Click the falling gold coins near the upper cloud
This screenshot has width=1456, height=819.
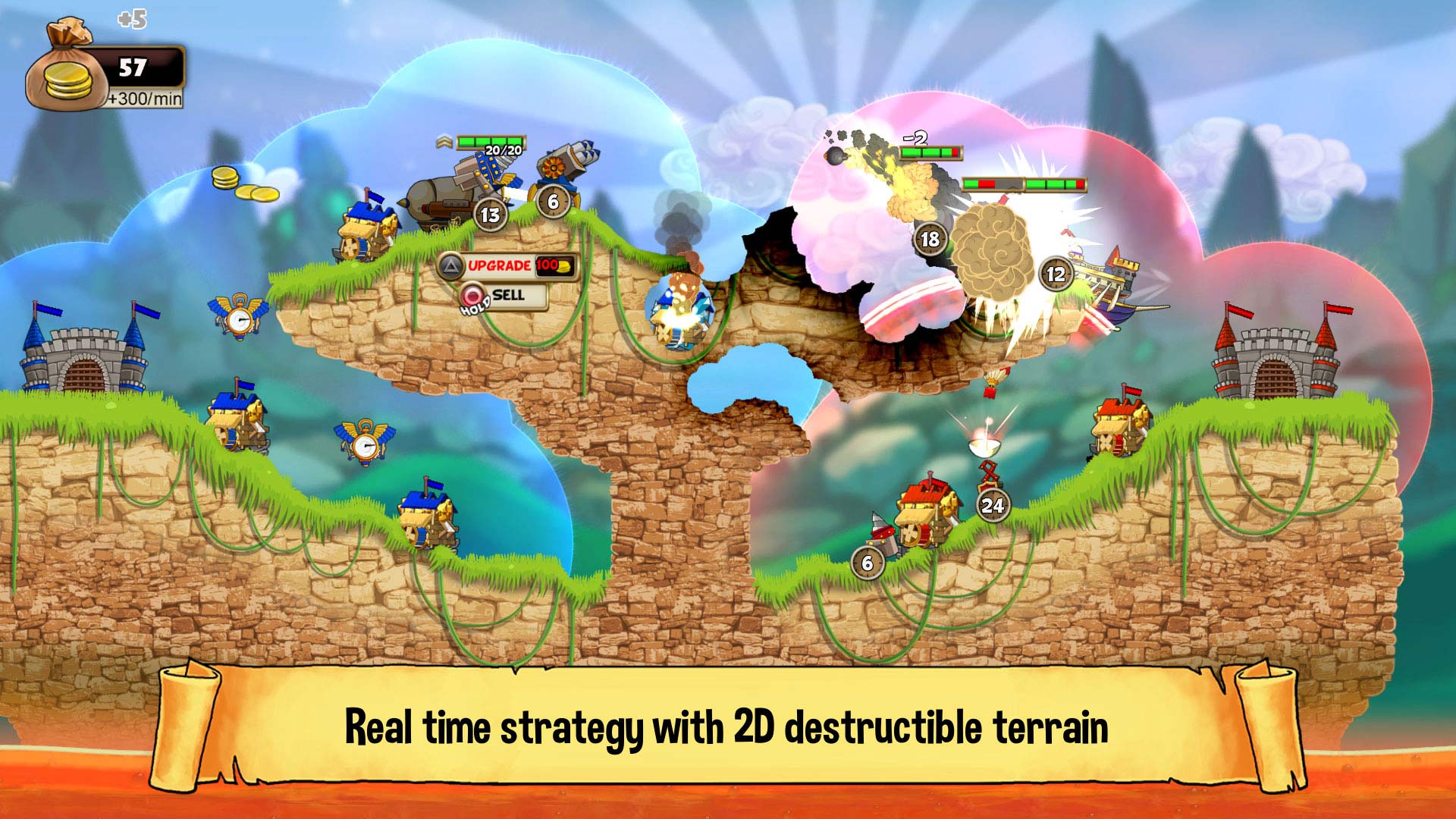point(242,182)
